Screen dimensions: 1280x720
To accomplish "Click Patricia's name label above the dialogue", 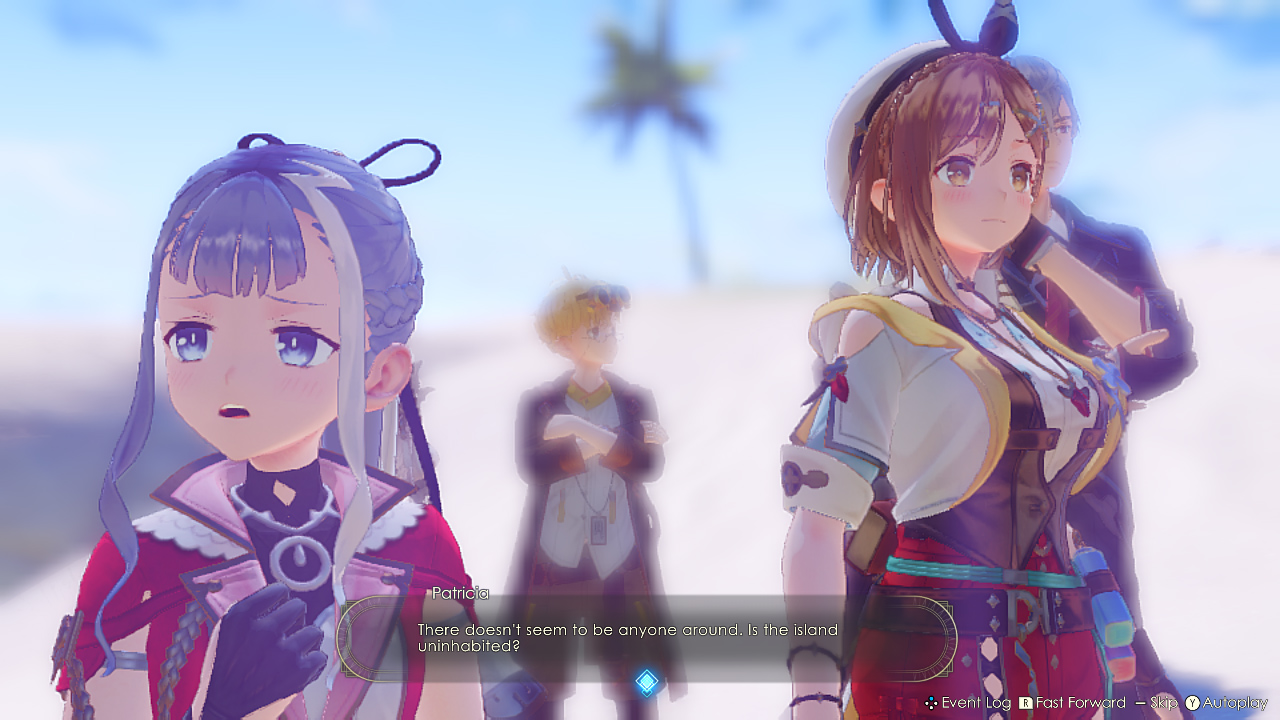I will [461, 593].
